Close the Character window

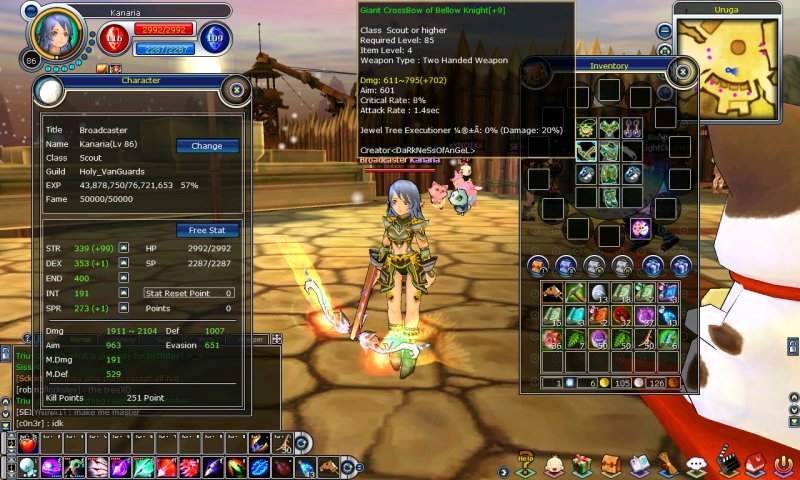[x=236, y=90]
